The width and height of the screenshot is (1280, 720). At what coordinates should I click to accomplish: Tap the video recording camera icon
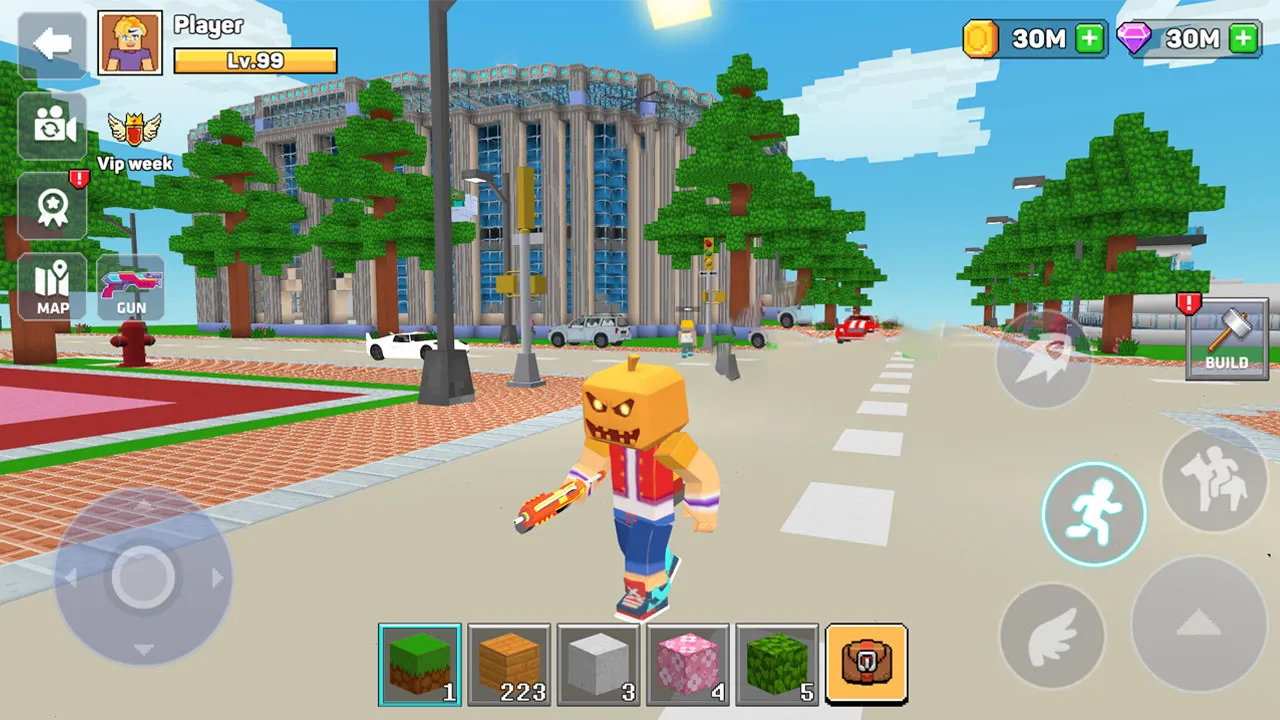click(x=51, y=128)
